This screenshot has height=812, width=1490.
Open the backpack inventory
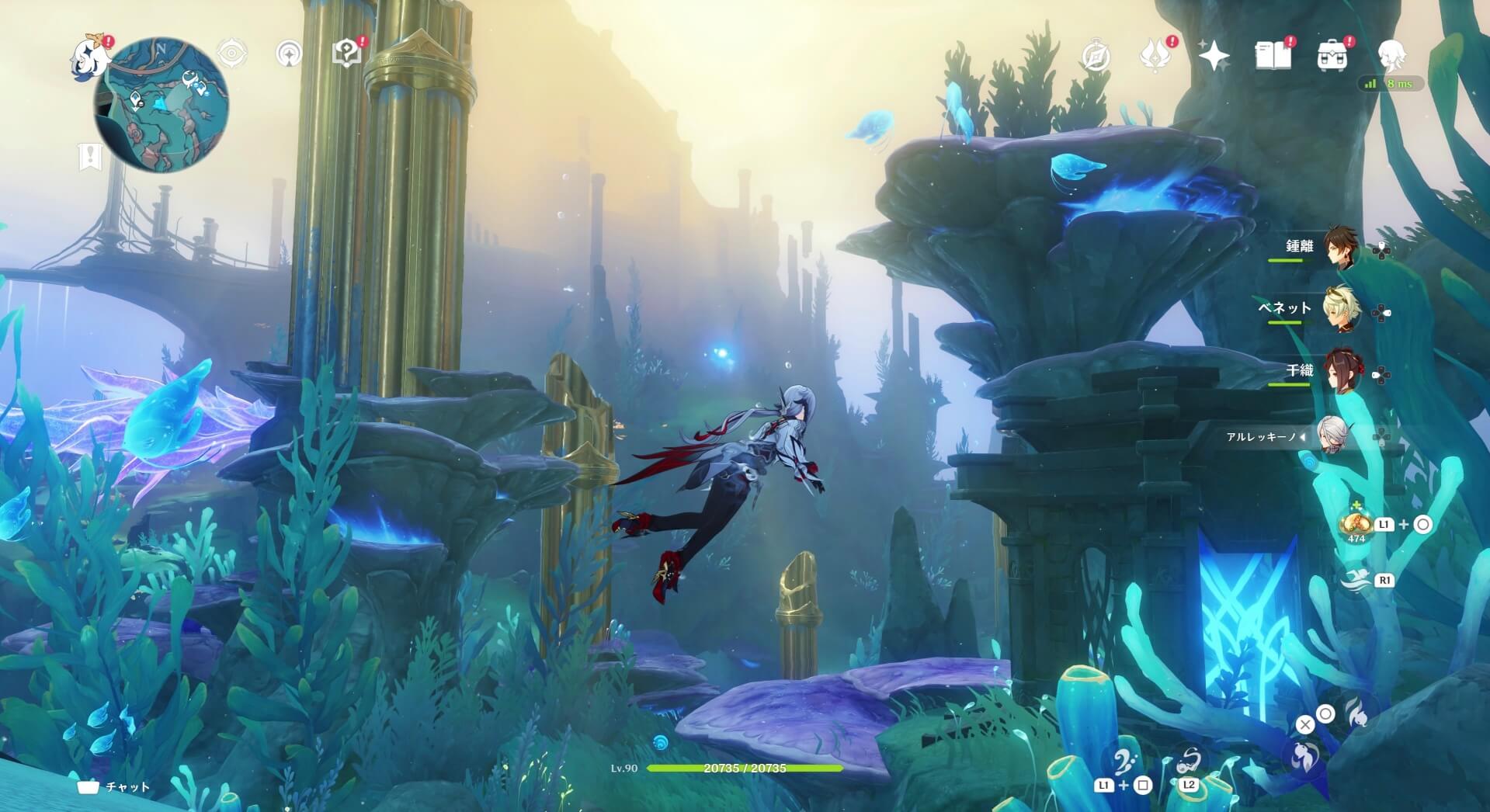(x=1332, y=56)
